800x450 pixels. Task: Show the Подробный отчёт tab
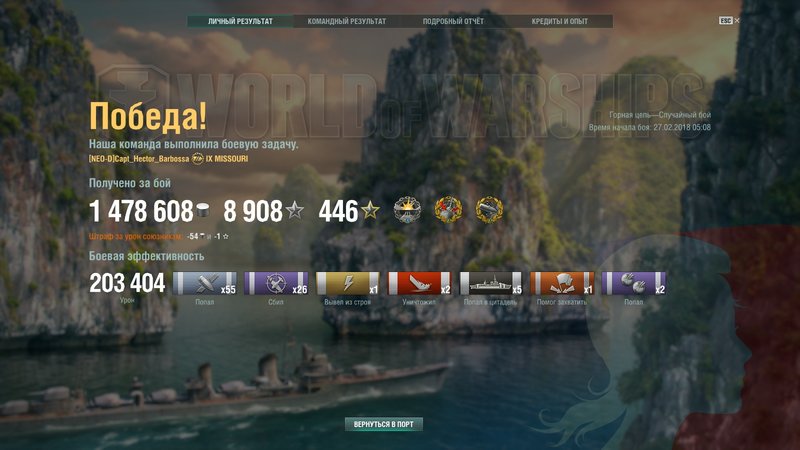pos(453,21)
